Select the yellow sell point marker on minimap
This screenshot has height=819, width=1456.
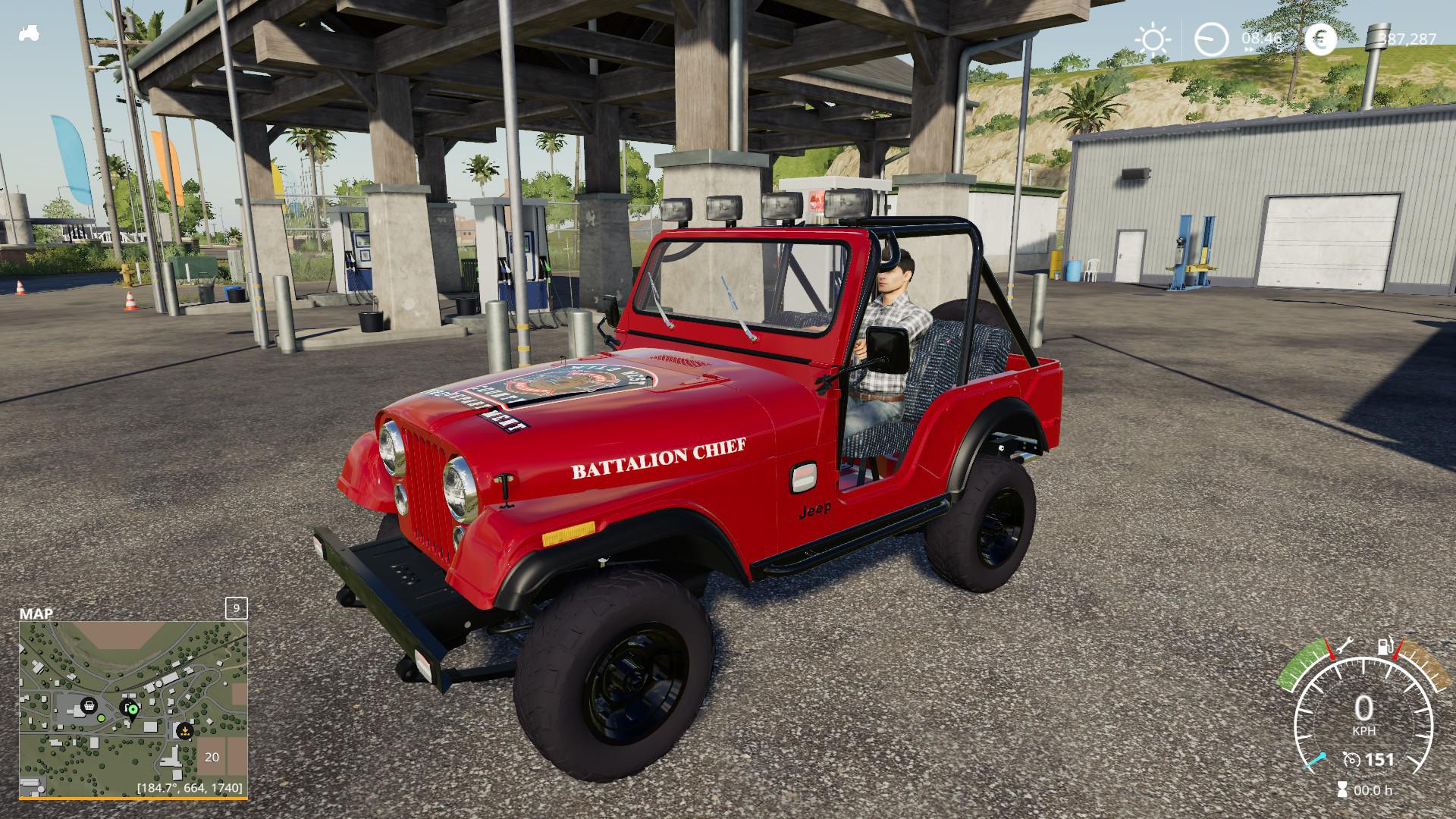click(x=184, y=730)
